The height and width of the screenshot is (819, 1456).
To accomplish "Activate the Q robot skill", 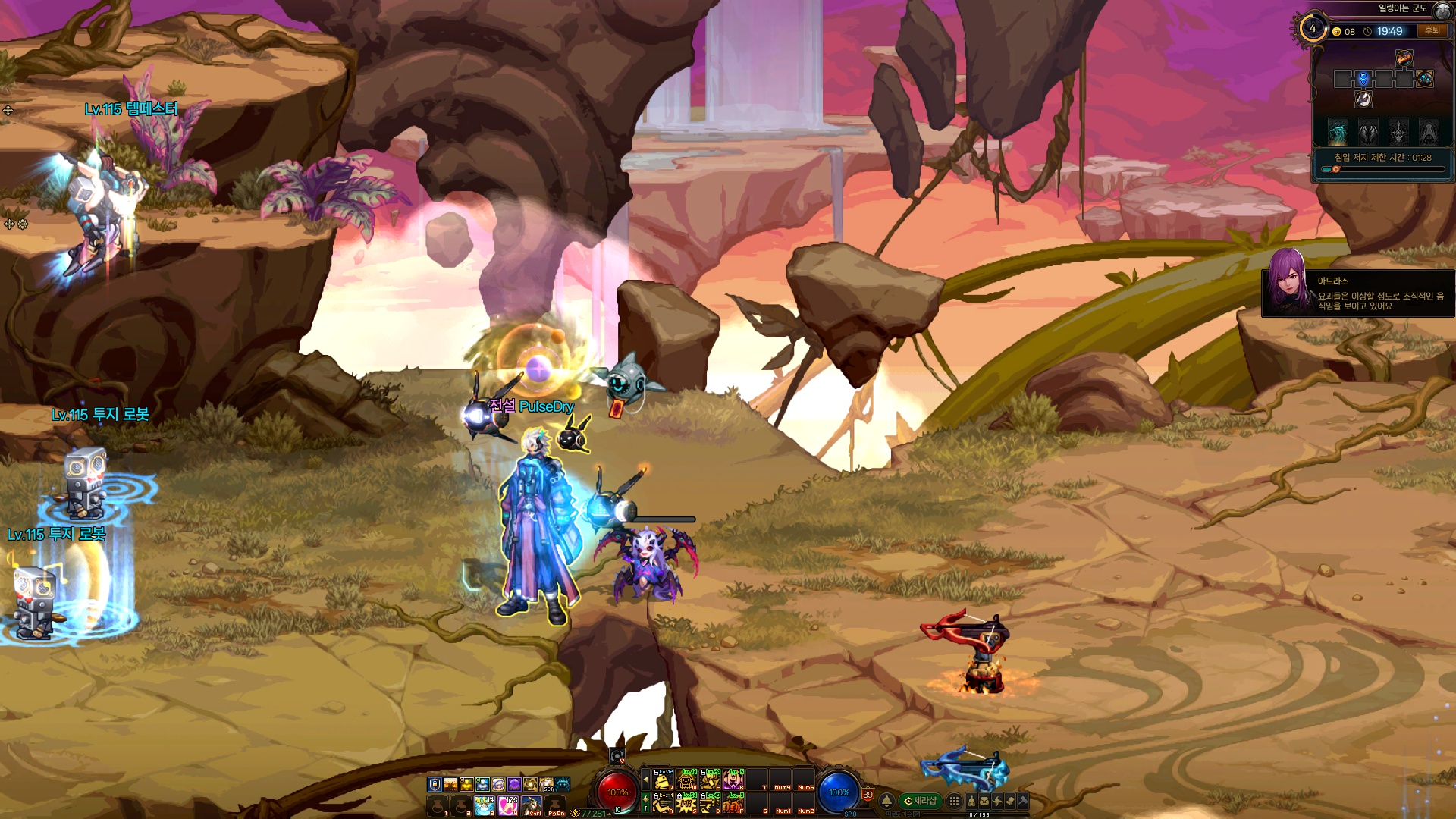I will [x=664, y=780].
